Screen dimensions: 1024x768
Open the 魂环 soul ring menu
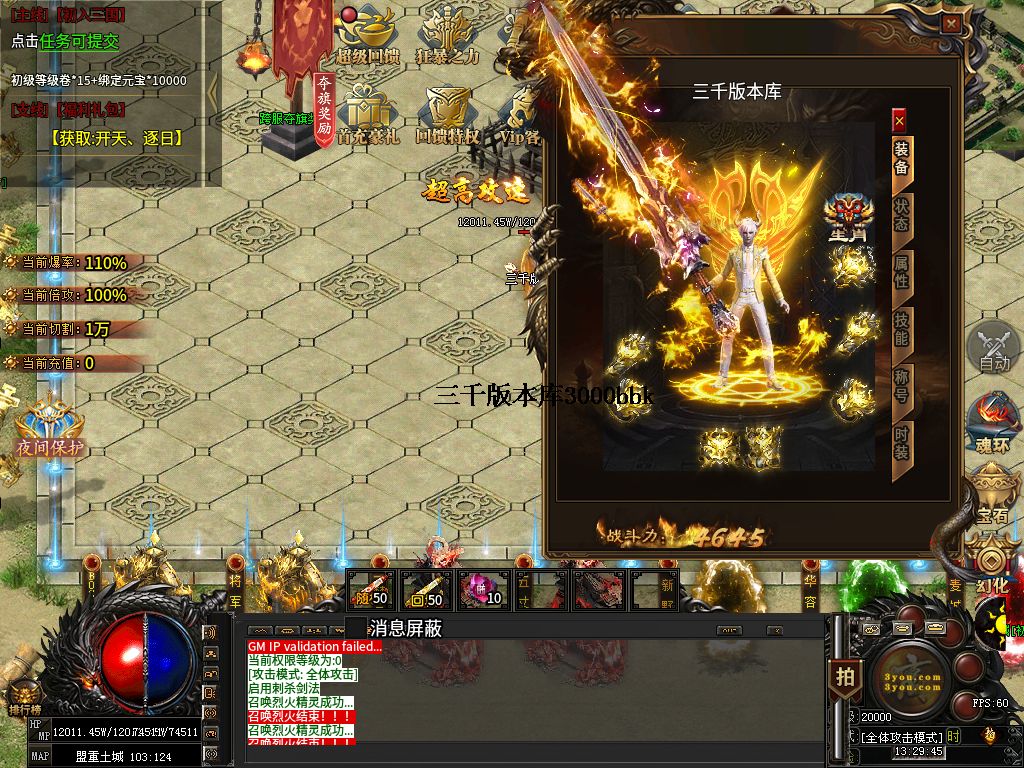[993, 422]
